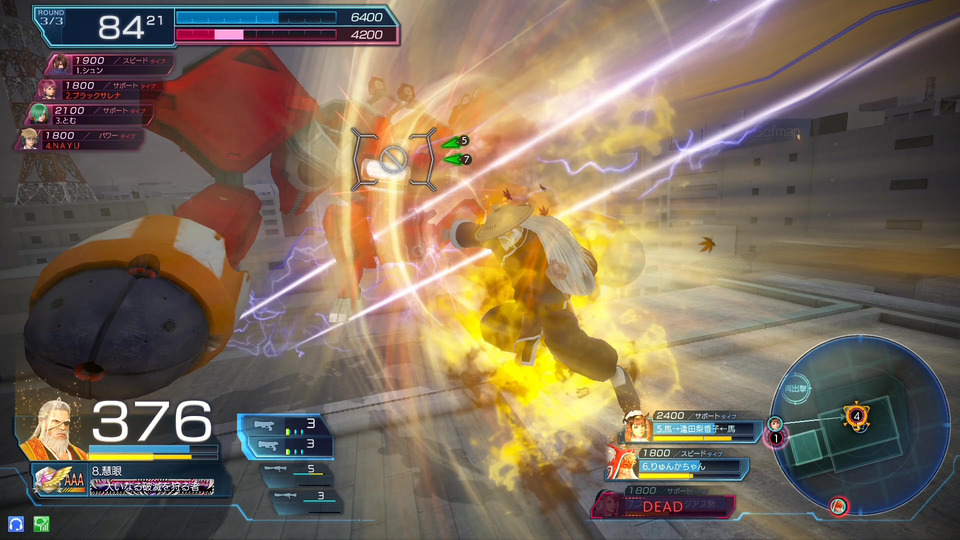Click the orange number 4 marker on minimap
960x540 pixels.
click(x=855, y=413)
